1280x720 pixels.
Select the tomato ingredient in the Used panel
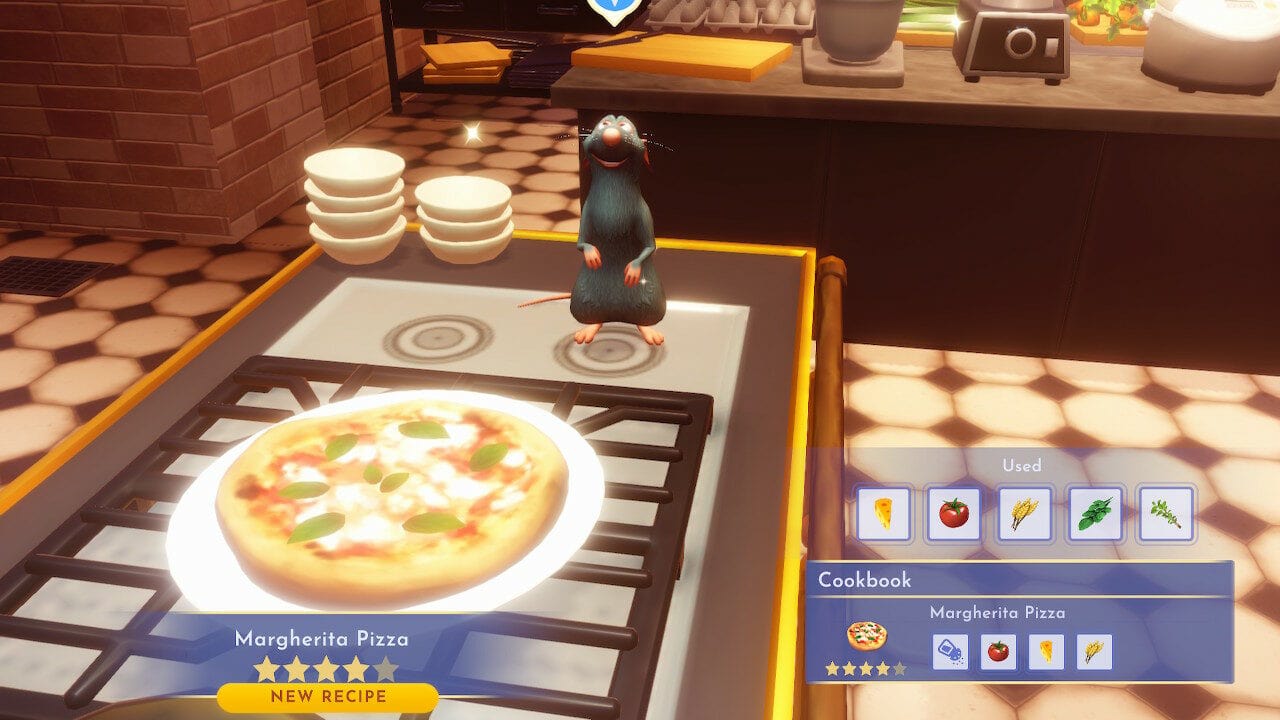pyautogui.click(x=952, y=513)
